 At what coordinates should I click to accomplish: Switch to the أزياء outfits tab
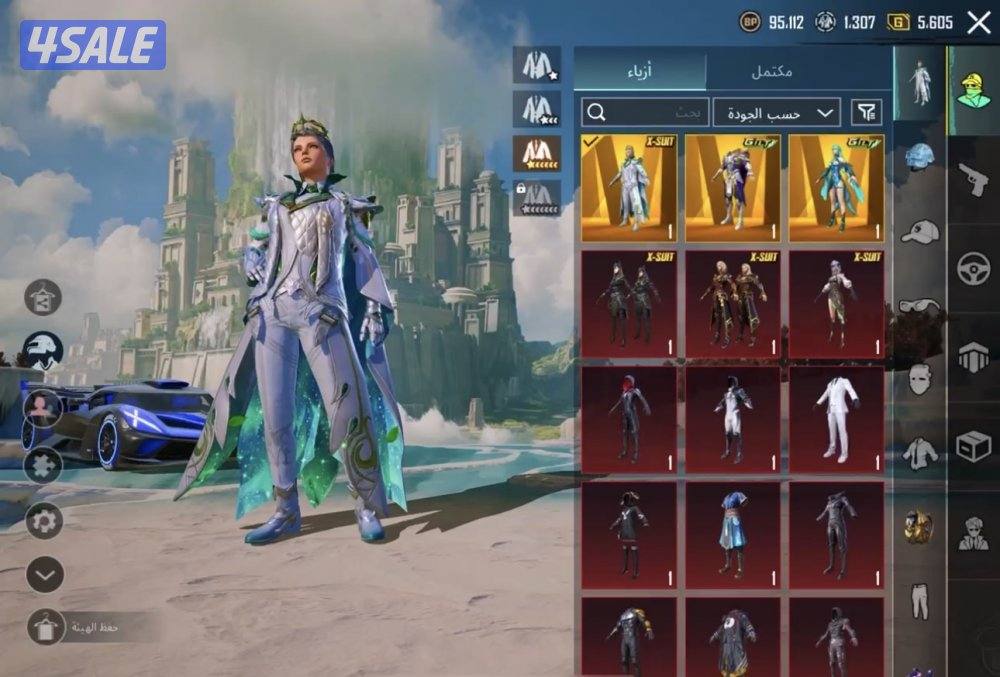click(640, 72)
